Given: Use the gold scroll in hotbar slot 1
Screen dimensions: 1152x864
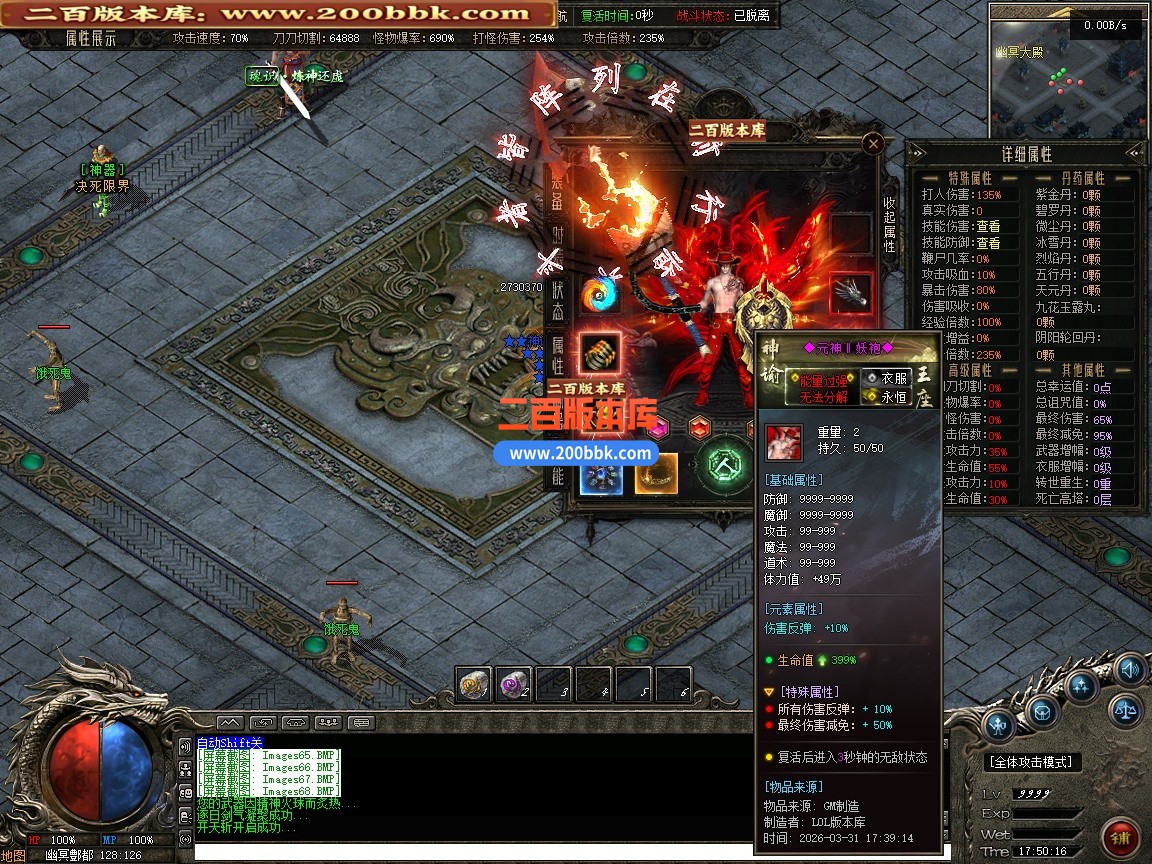Looking at the screenshot, I should [x=475, y=684].
